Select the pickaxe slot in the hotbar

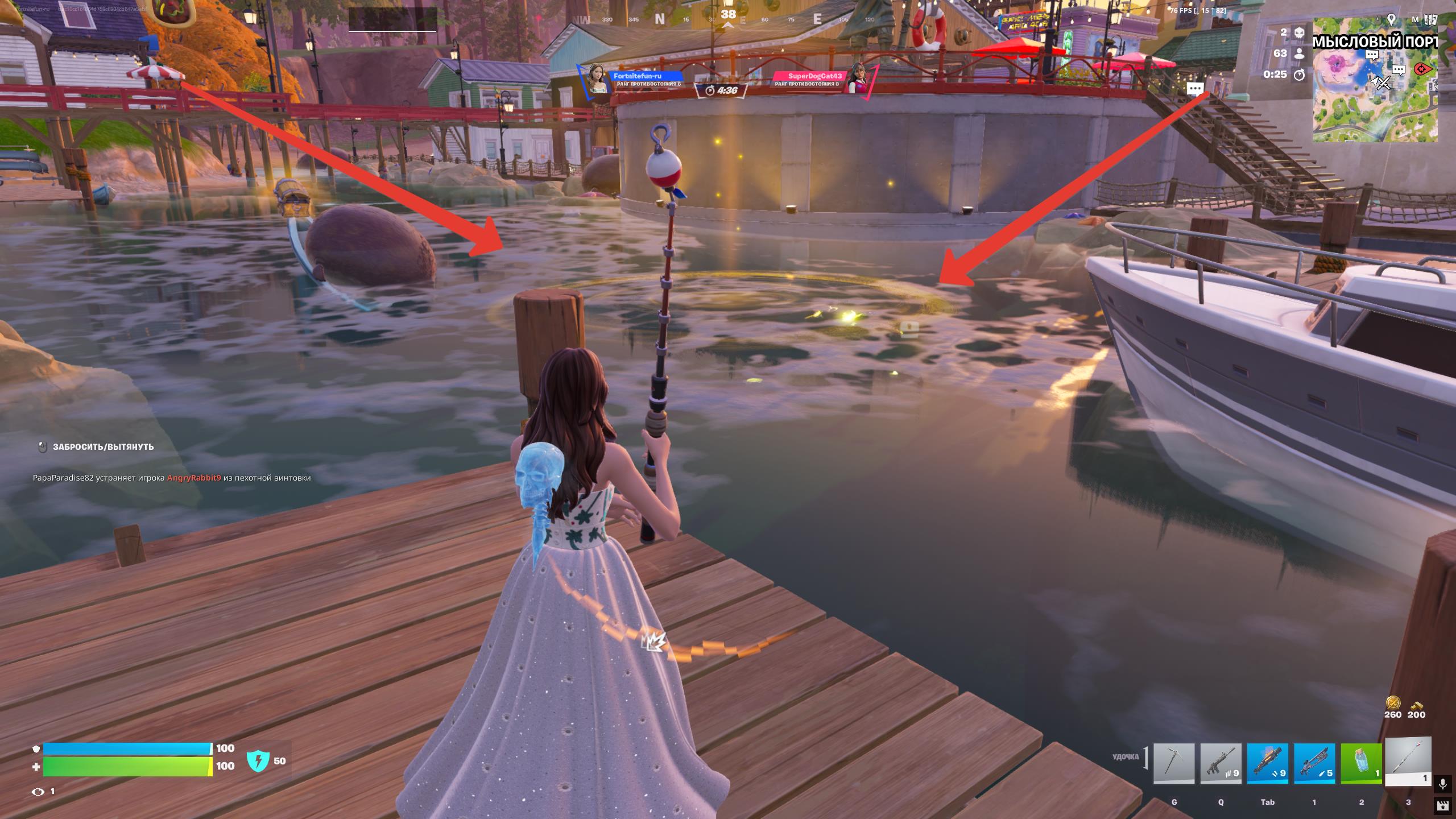point(1174,763)
